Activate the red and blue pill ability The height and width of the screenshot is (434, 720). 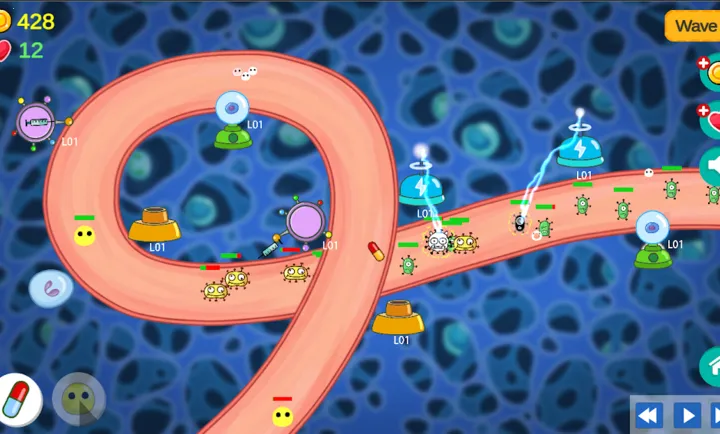pos(18,399)
